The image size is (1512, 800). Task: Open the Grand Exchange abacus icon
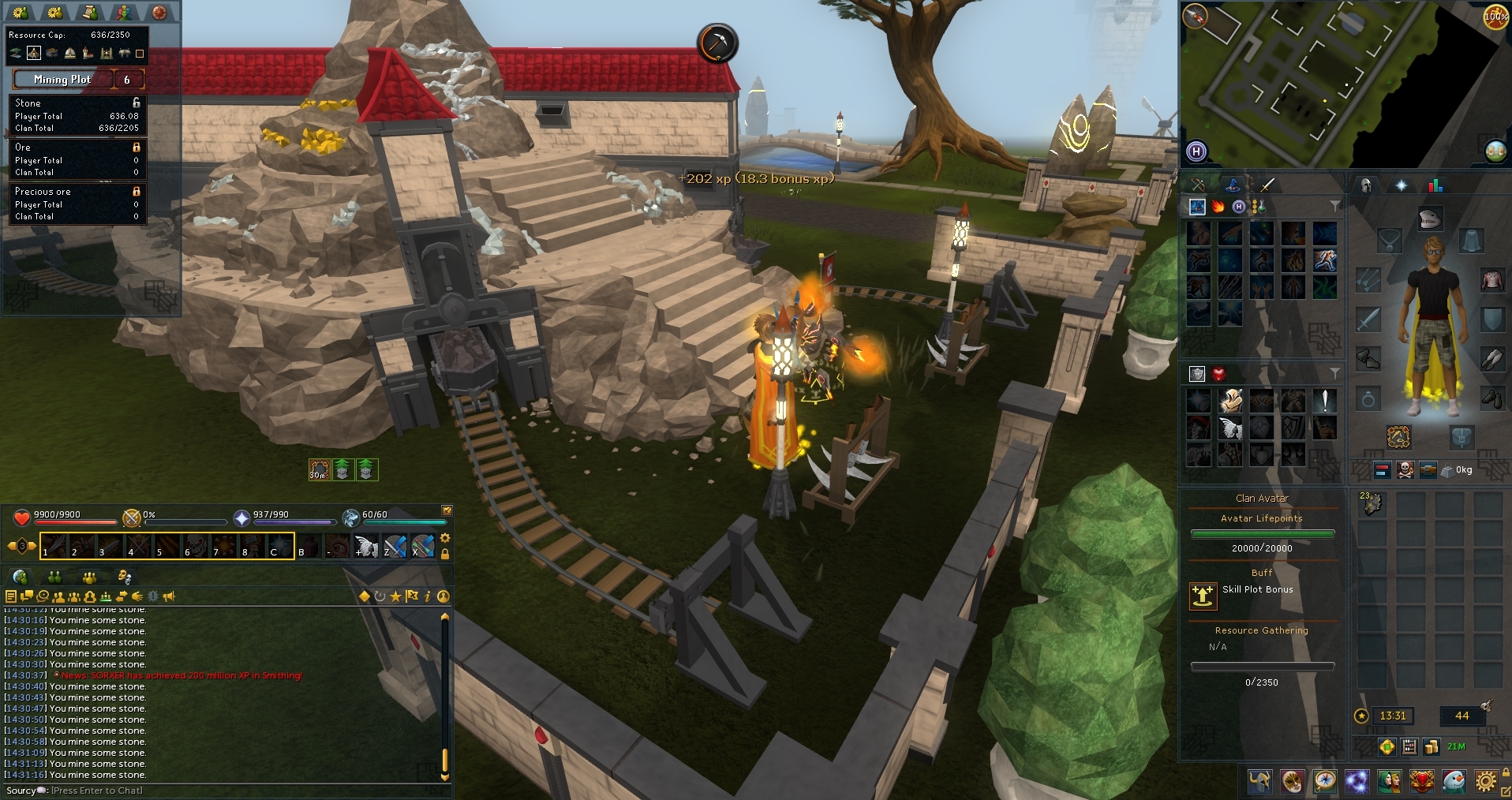point(1409,747)
